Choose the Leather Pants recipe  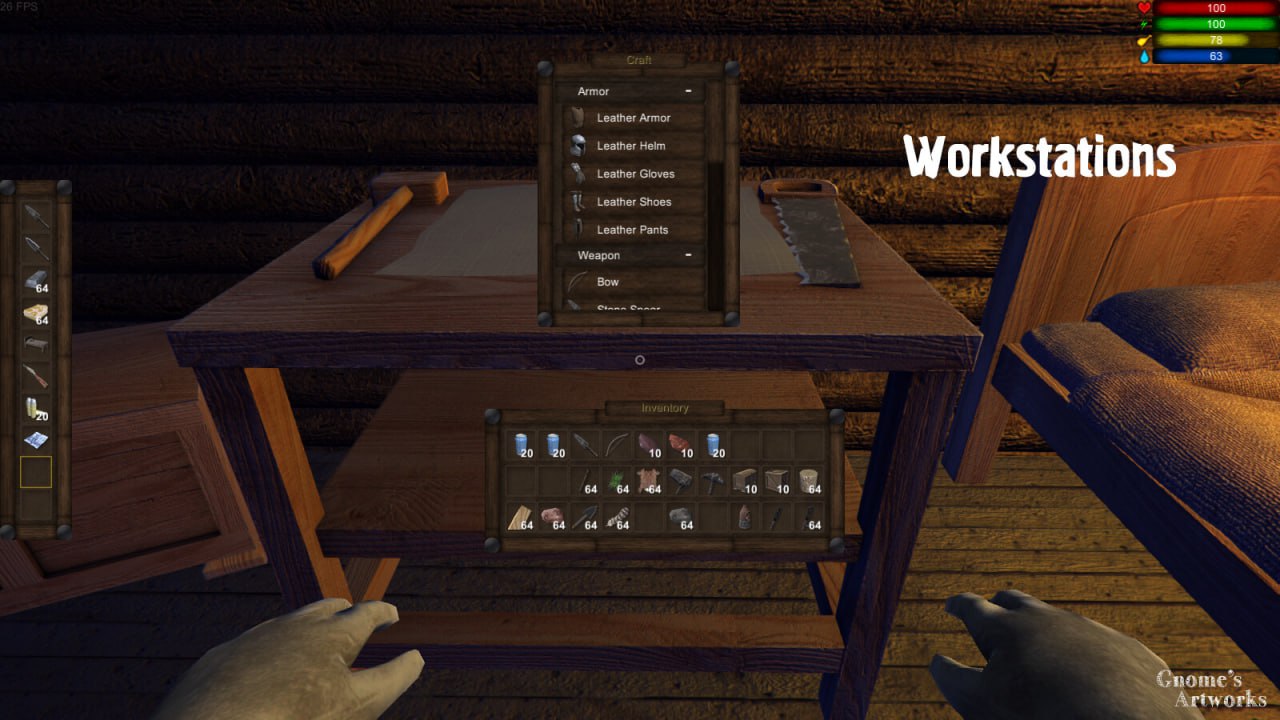tap(632, 230)
